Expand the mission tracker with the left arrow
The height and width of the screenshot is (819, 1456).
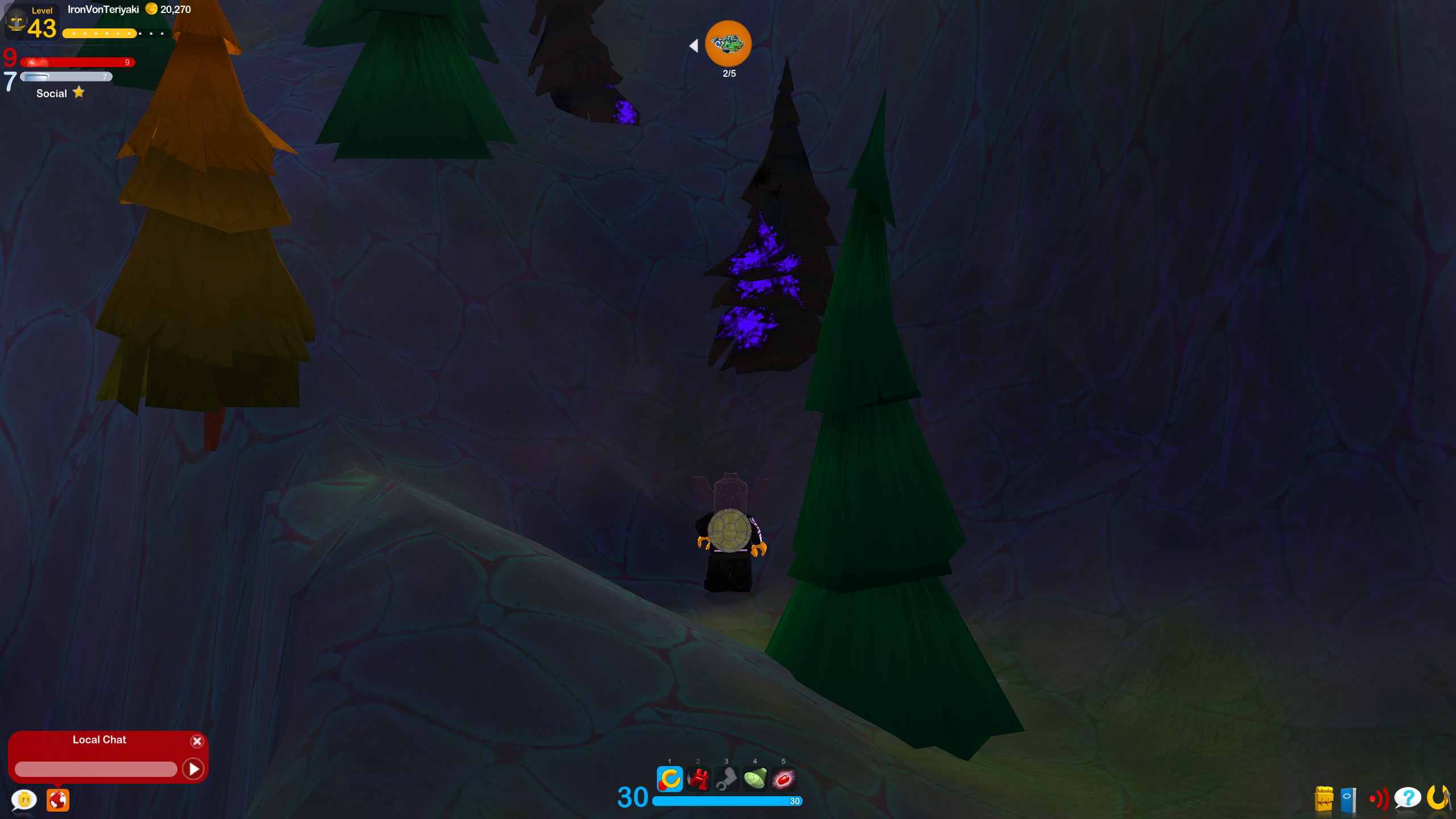click(x=694, y=46)
